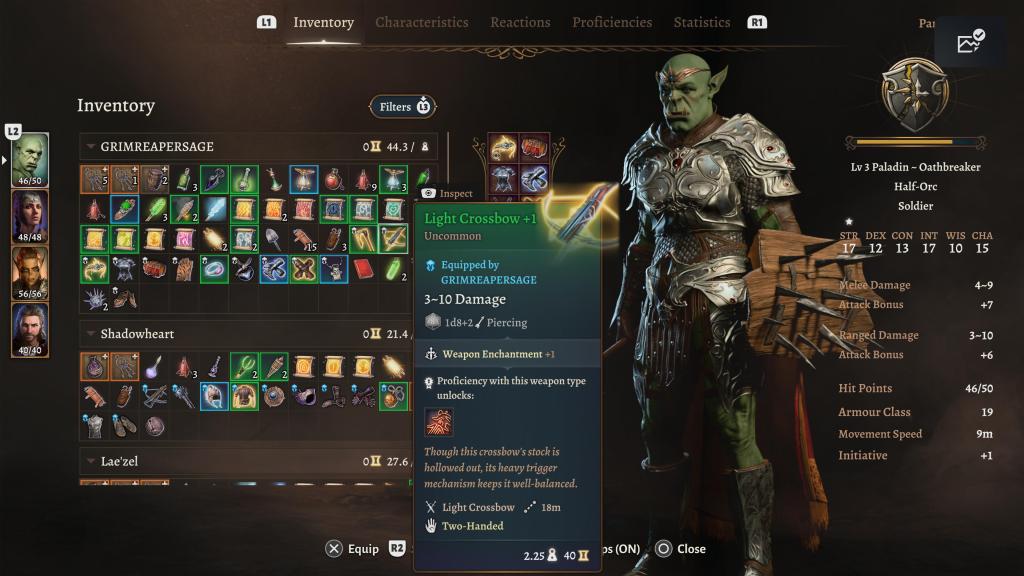Select the helmet in Shadowheart's inventory
The height and width of the screenshot is (576, 1024).
coord(215,396)
